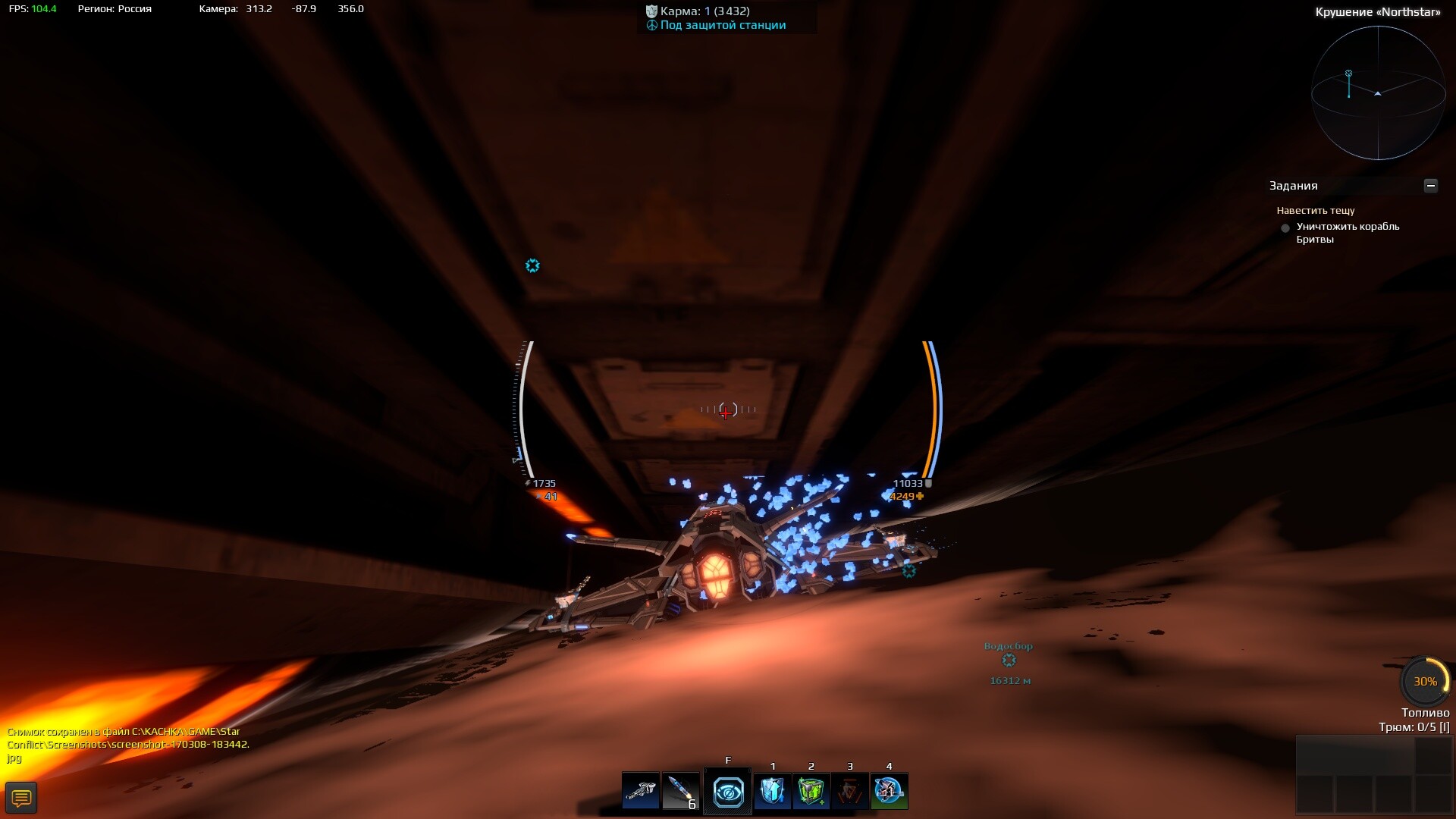The width and height of the screenshot is (1456, 819).
Task: Trigger the dimmed red triangle module
Action: [x=850, y=792]
